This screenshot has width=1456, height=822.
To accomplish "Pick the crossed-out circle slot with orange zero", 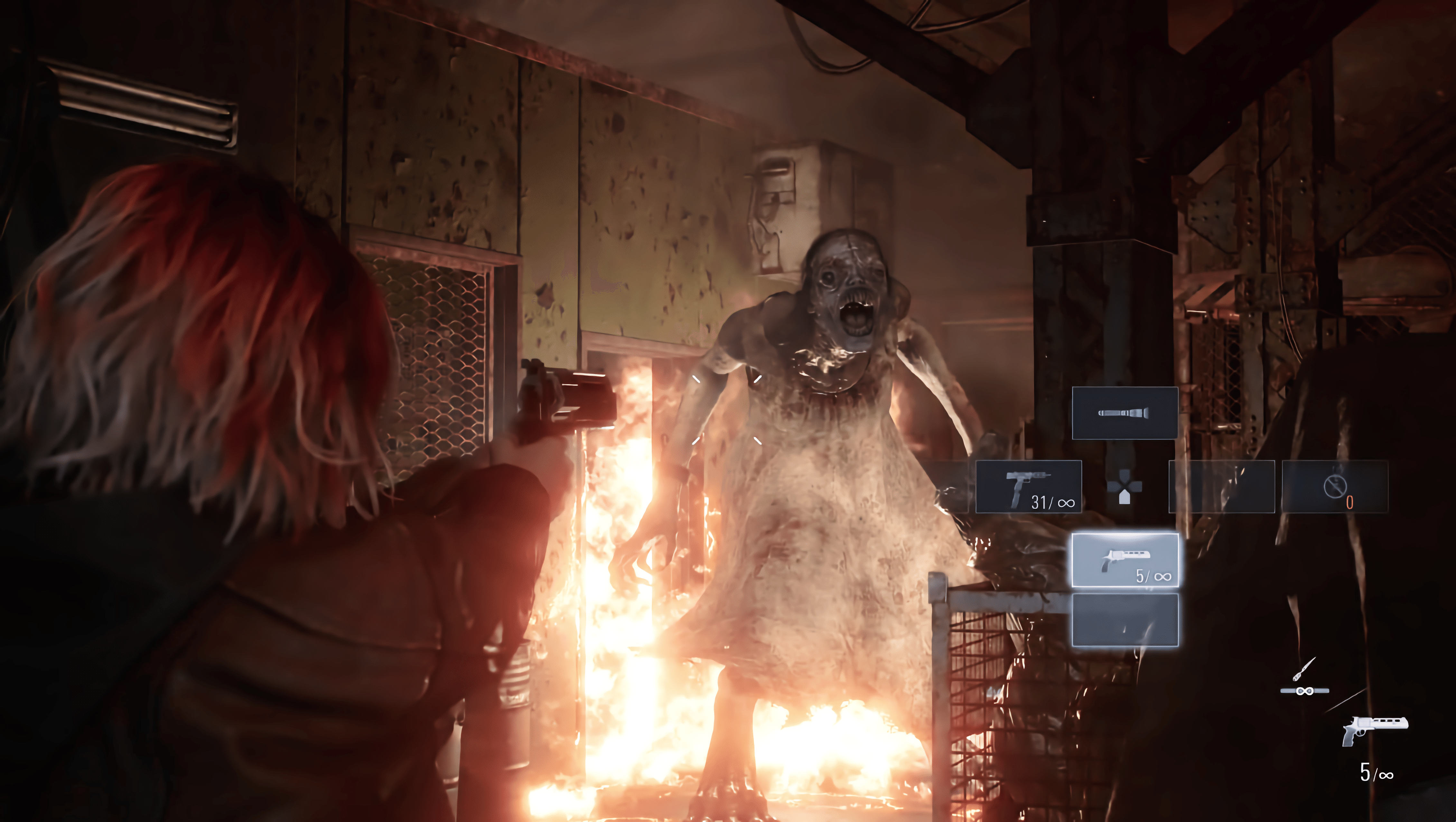I will pos(1334,487).
